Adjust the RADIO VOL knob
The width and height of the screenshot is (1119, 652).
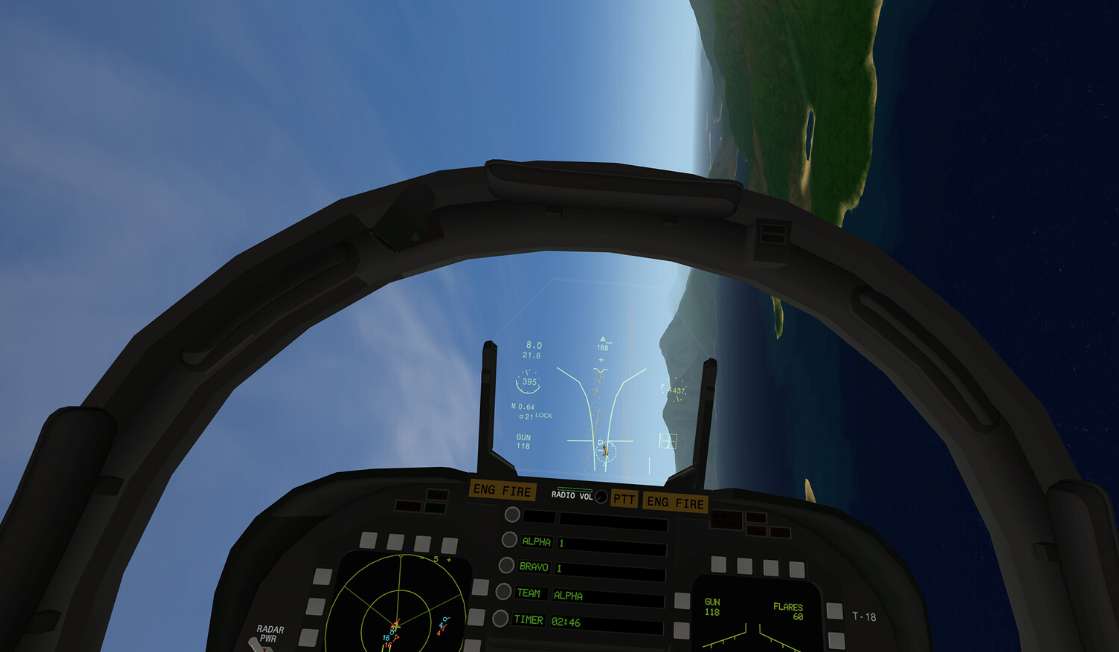tap(601, 496)
